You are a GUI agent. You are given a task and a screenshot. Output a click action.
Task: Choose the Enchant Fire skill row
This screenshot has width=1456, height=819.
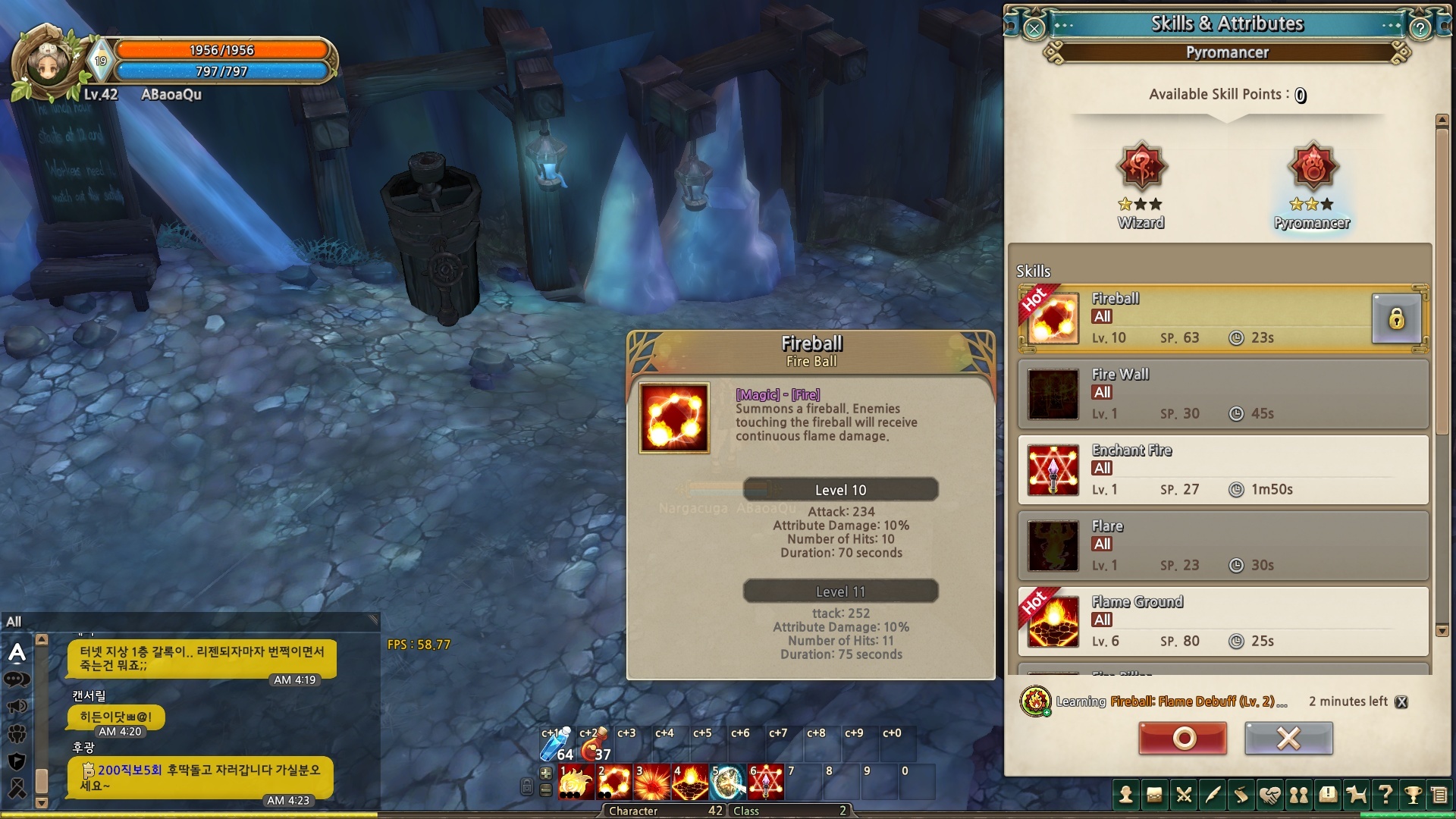click(x=1222, y=470)
